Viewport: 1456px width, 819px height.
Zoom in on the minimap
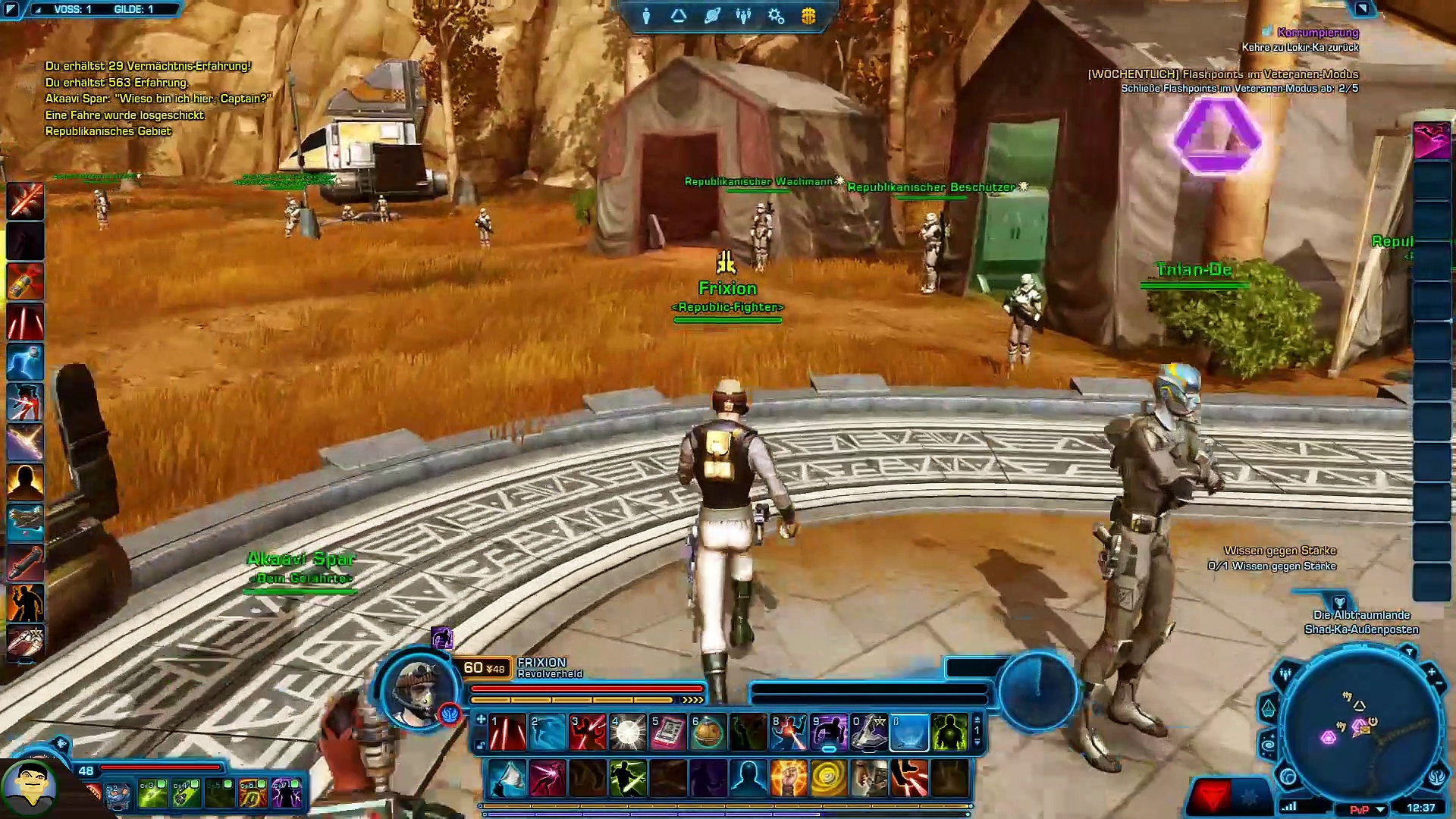pos(1431,672)
